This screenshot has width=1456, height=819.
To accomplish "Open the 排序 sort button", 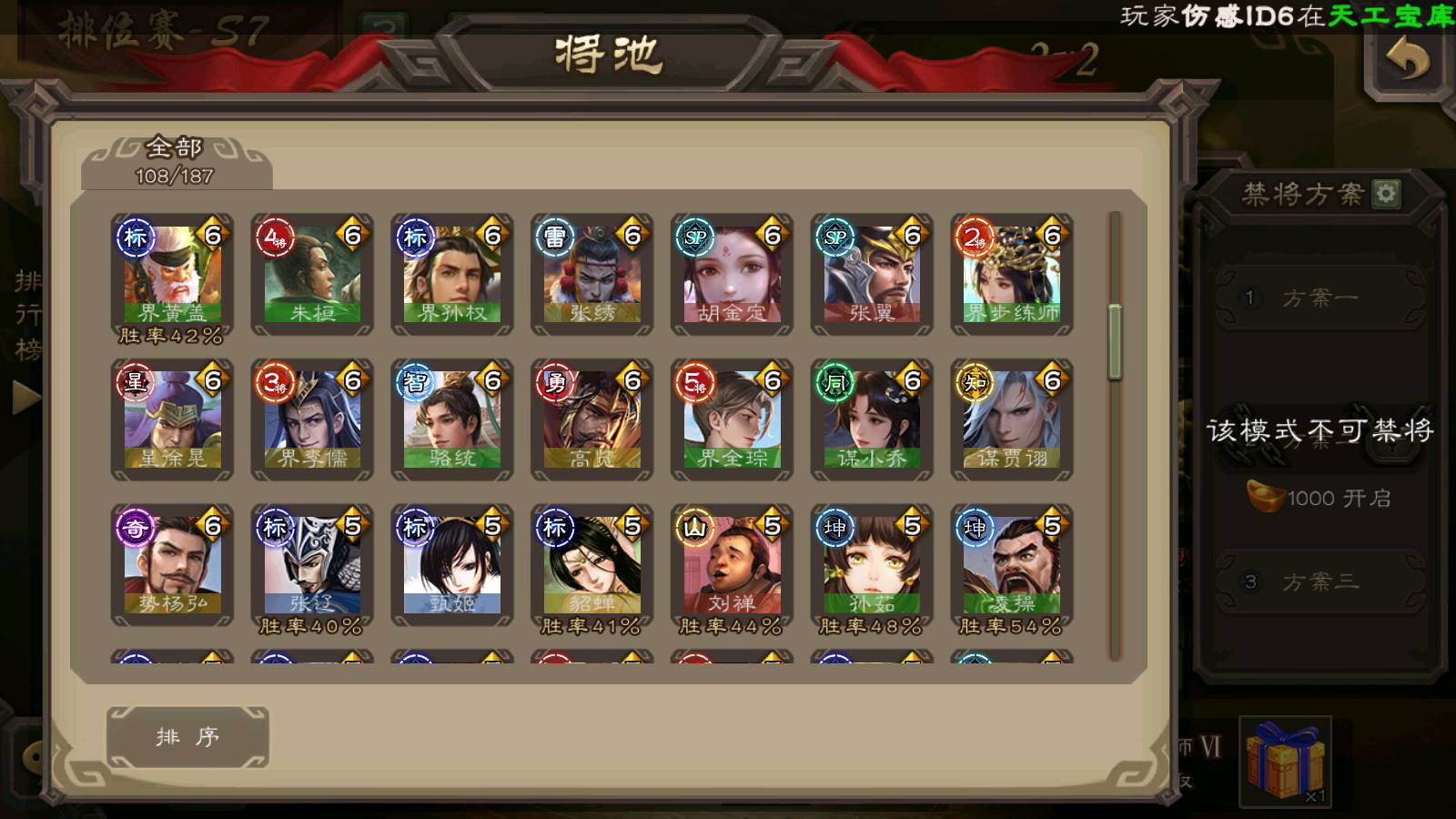I will 187,737.
